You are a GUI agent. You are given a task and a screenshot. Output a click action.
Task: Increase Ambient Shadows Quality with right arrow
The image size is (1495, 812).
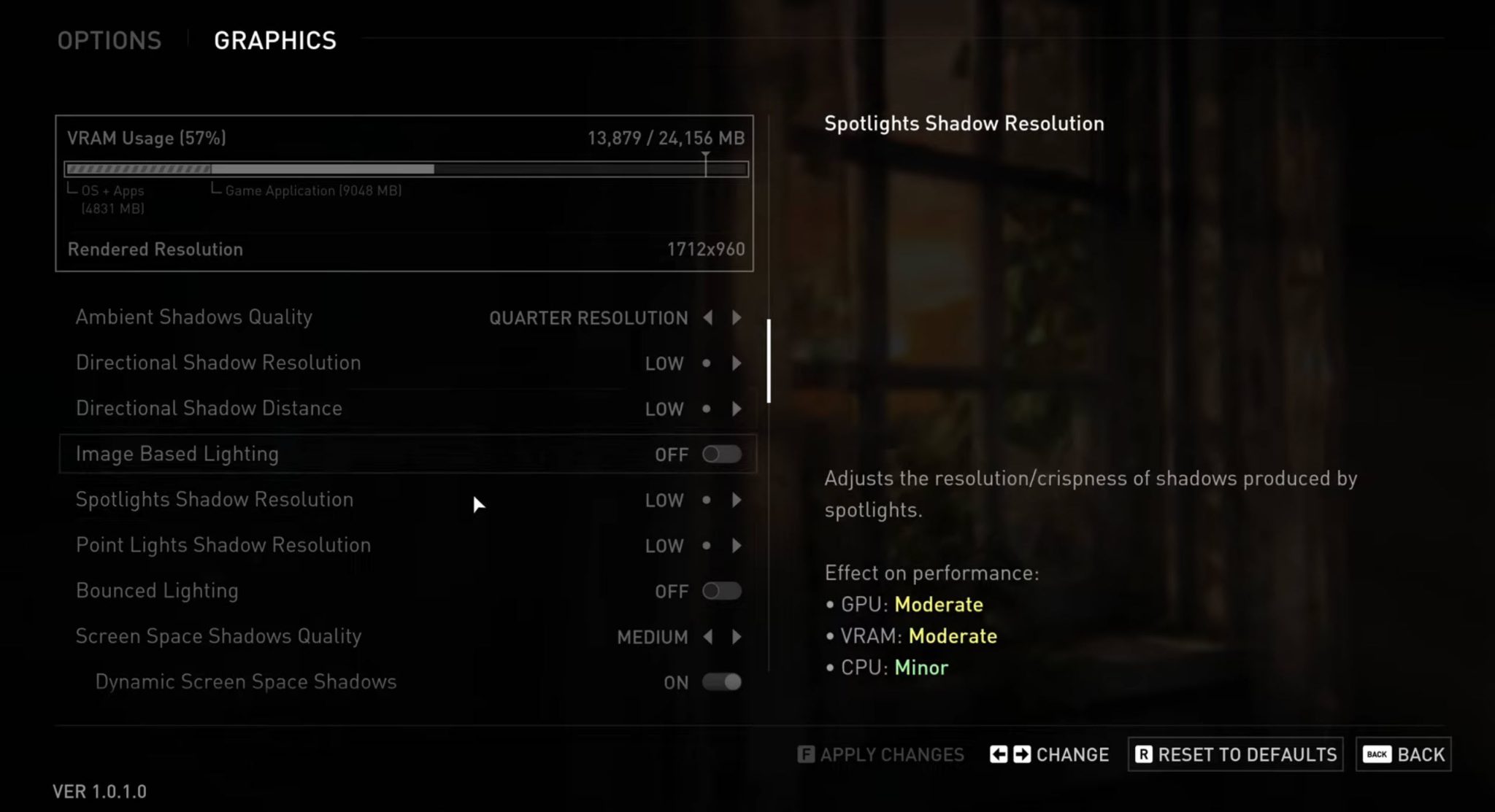pyautogui.click(x=737, y=318)
